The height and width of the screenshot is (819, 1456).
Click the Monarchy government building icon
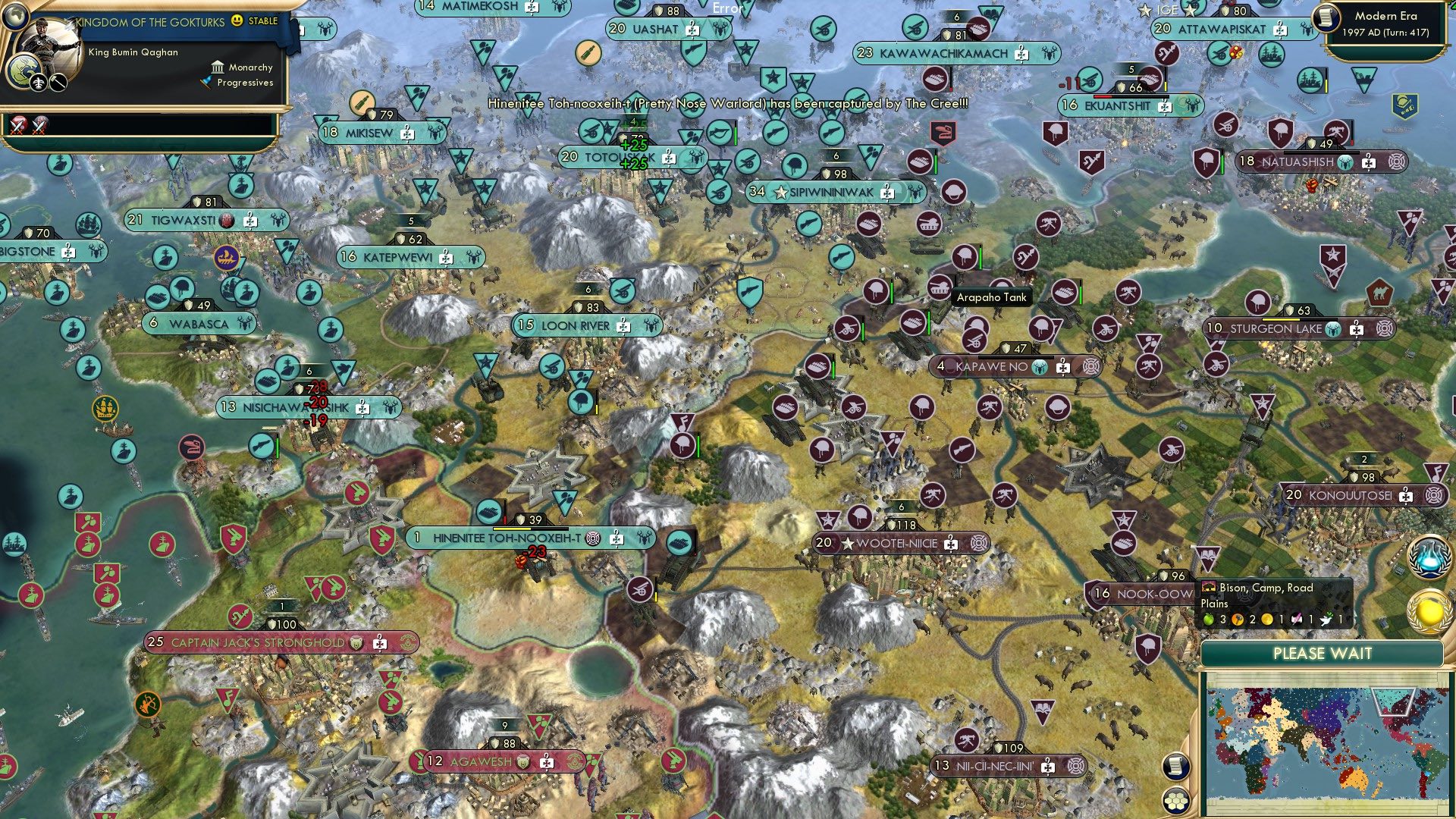coord(218,67)
